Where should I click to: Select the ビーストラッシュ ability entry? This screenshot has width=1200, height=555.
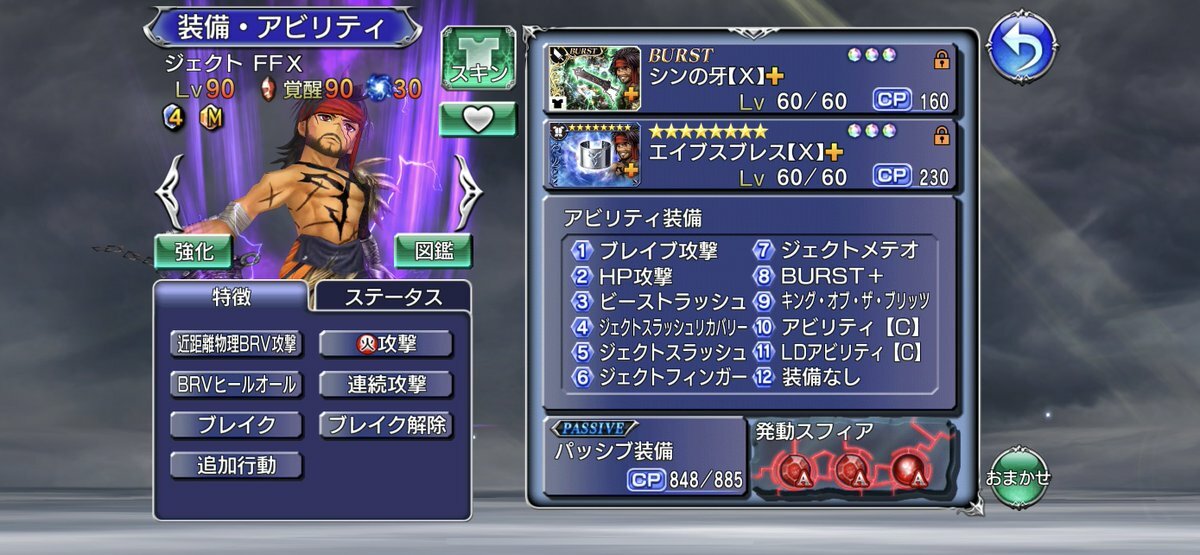[661, 301]
